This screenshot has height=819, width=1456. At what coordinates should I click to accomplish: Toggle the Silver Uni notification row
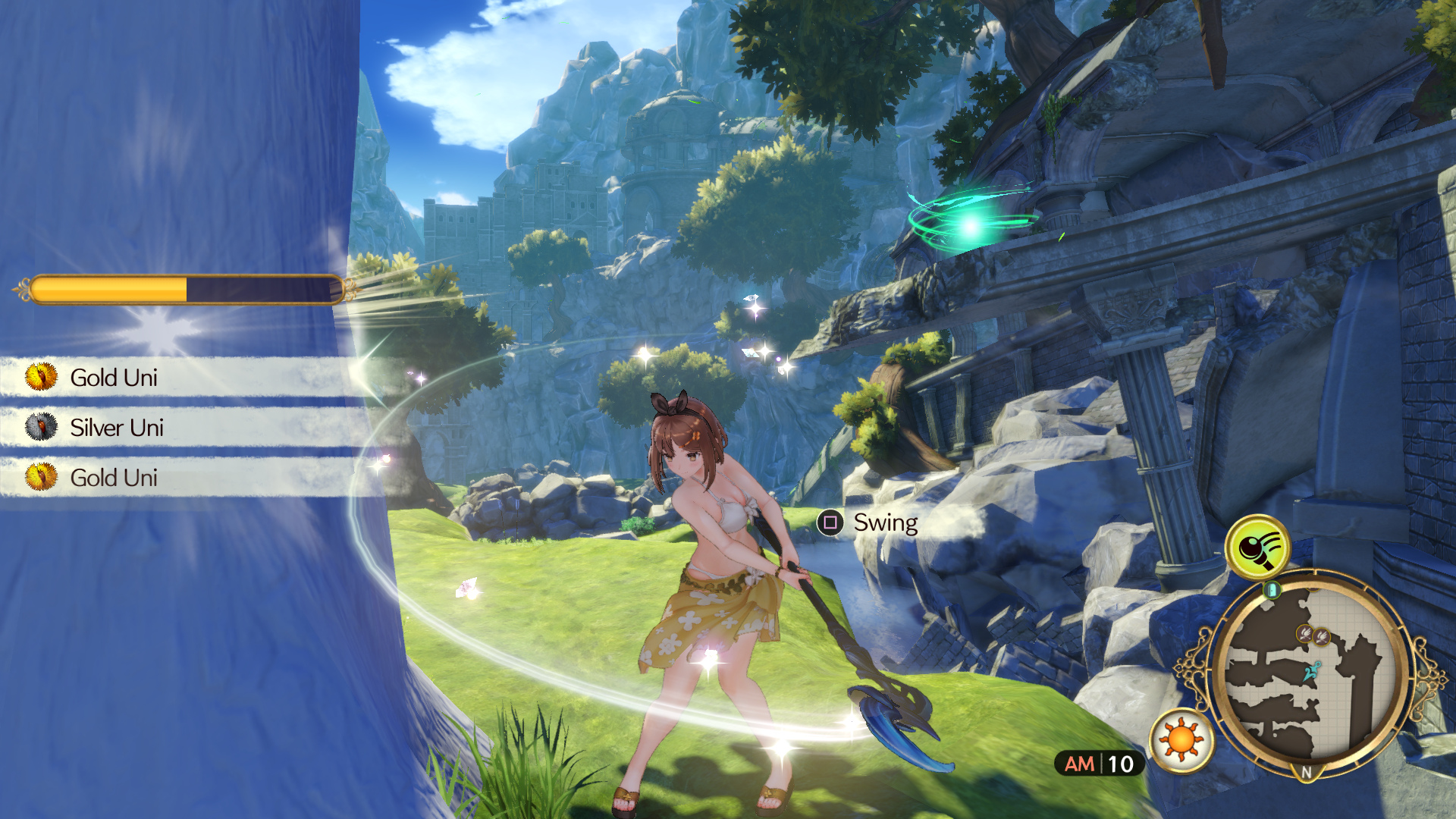click(118, 427)
